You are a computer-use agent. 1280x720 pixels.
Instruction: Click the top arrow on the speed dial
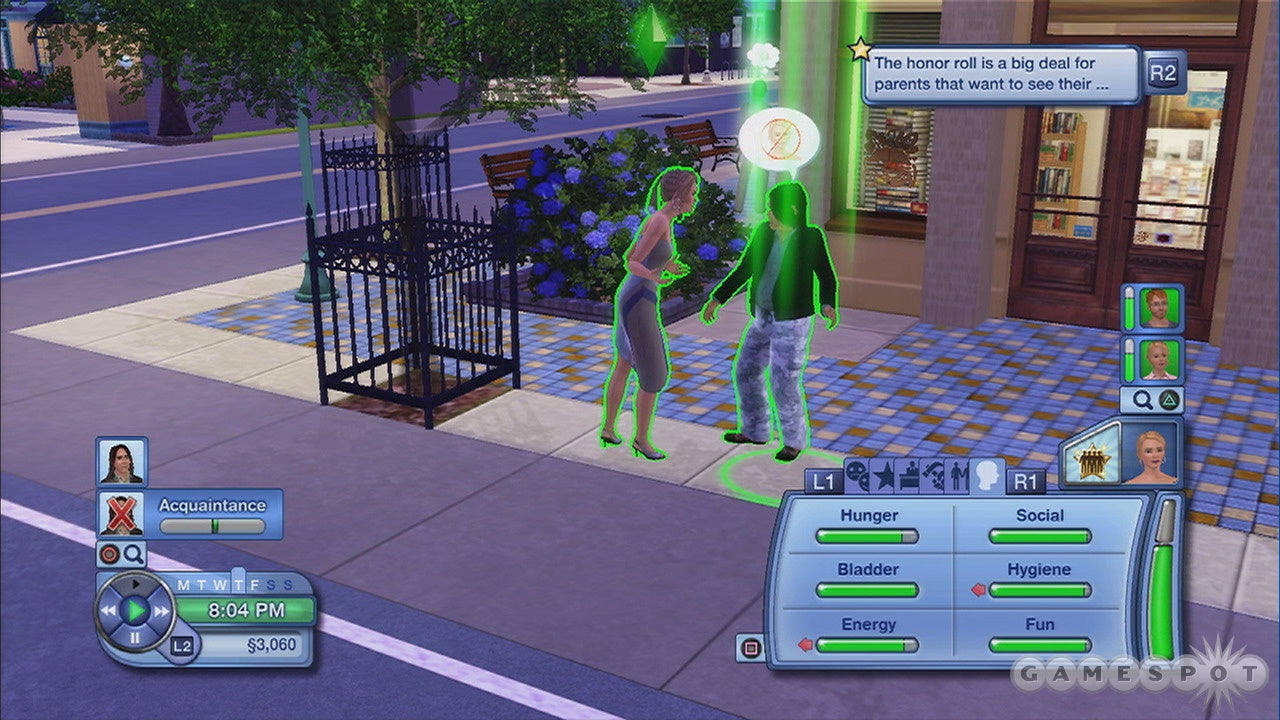pos(135,584)
